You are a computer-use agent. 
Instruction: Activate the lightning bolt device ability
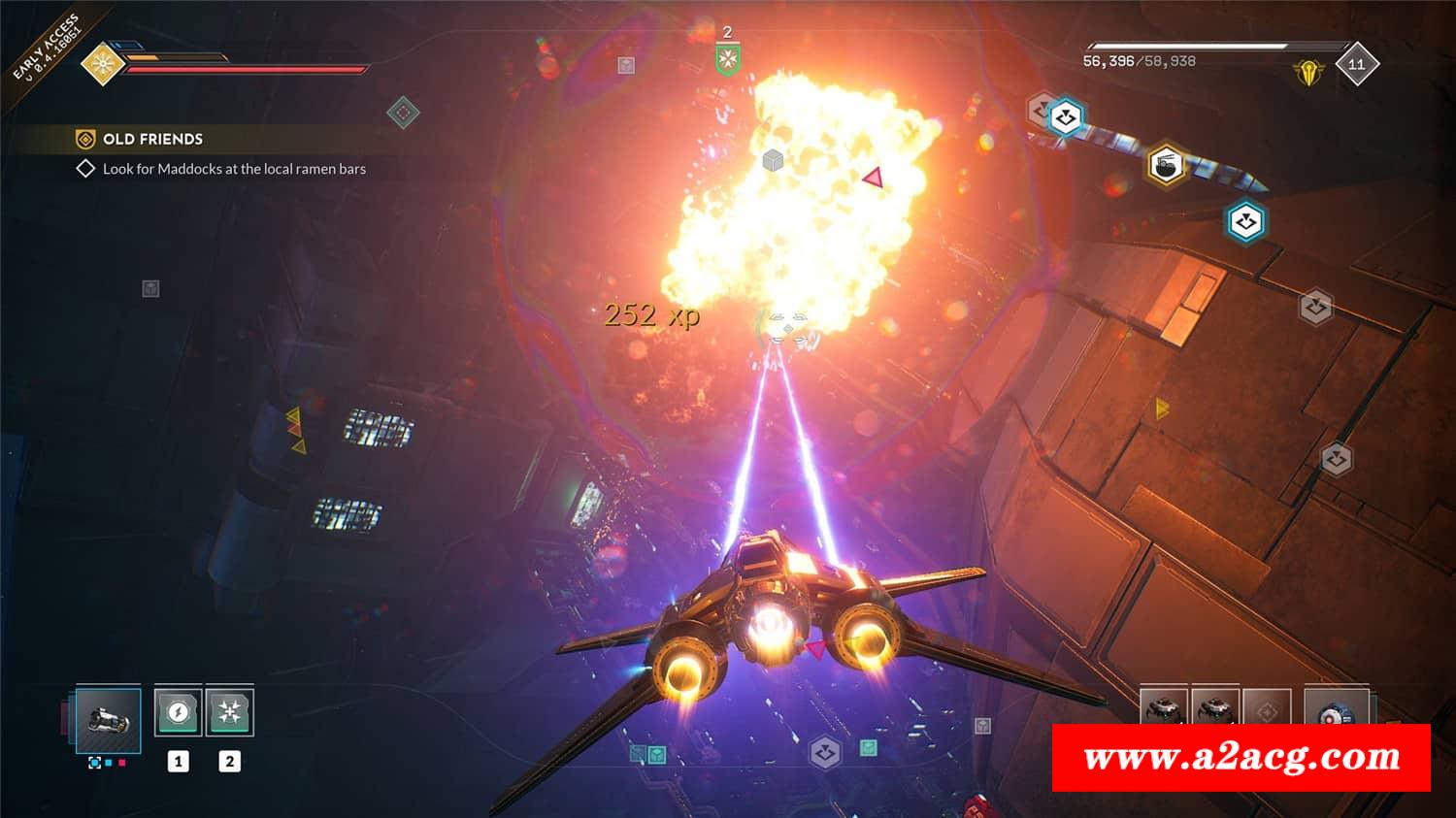pos(178,712)
